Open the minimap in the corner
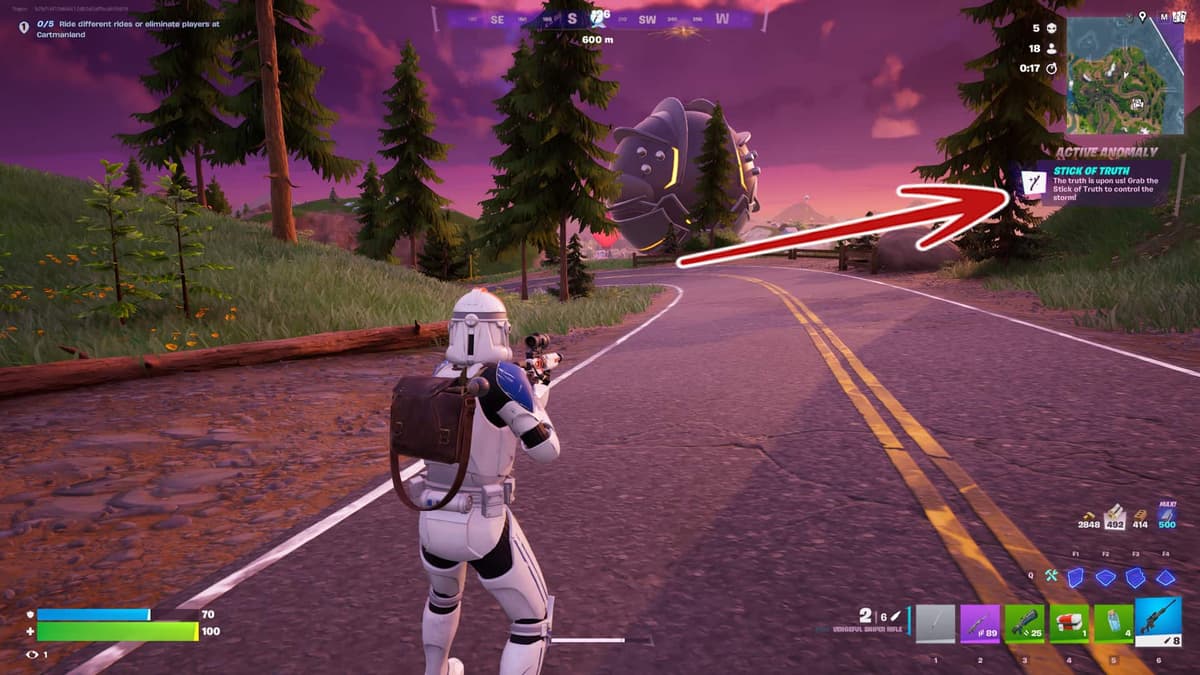 pos(1124,76)
